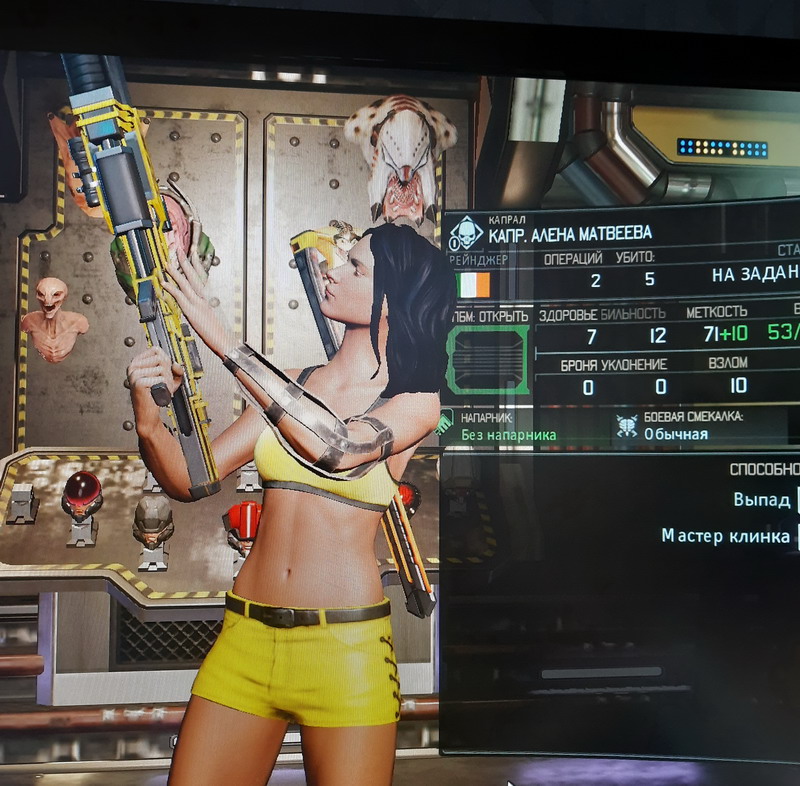Choose the "Выпад" ability entry

coord(762,499)
